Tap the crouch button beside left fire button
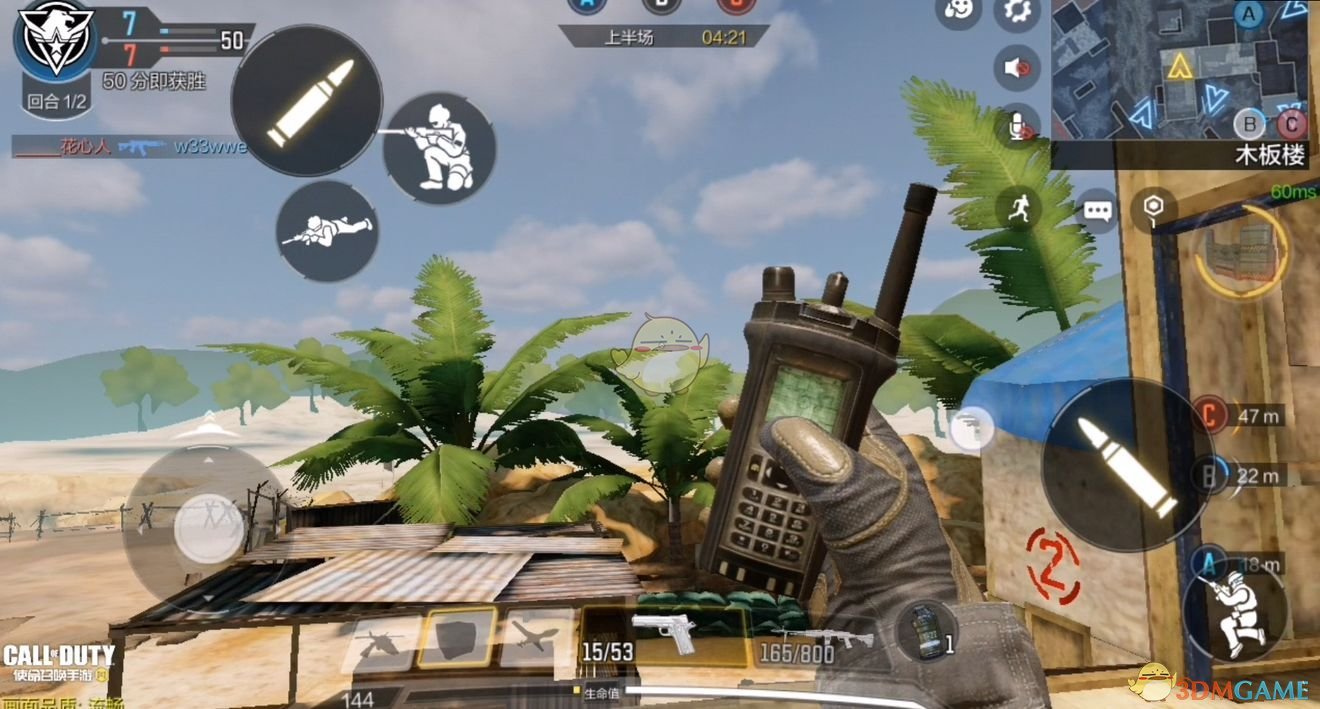Viewport: 1320px width, 709px height. [440, 148]
